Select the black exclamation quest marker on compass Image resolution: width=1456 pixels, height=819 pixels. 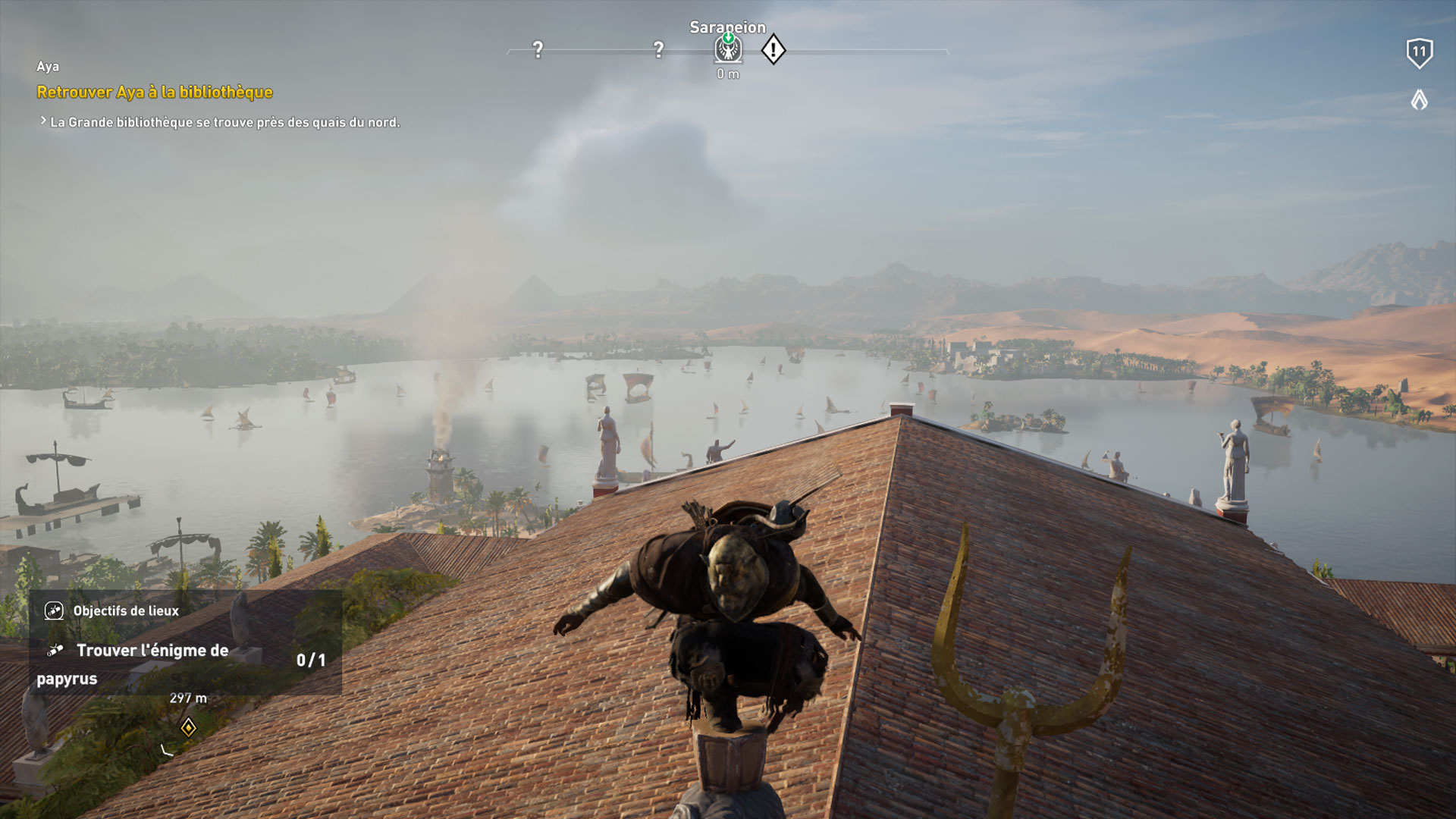click(x=772, y=49)
